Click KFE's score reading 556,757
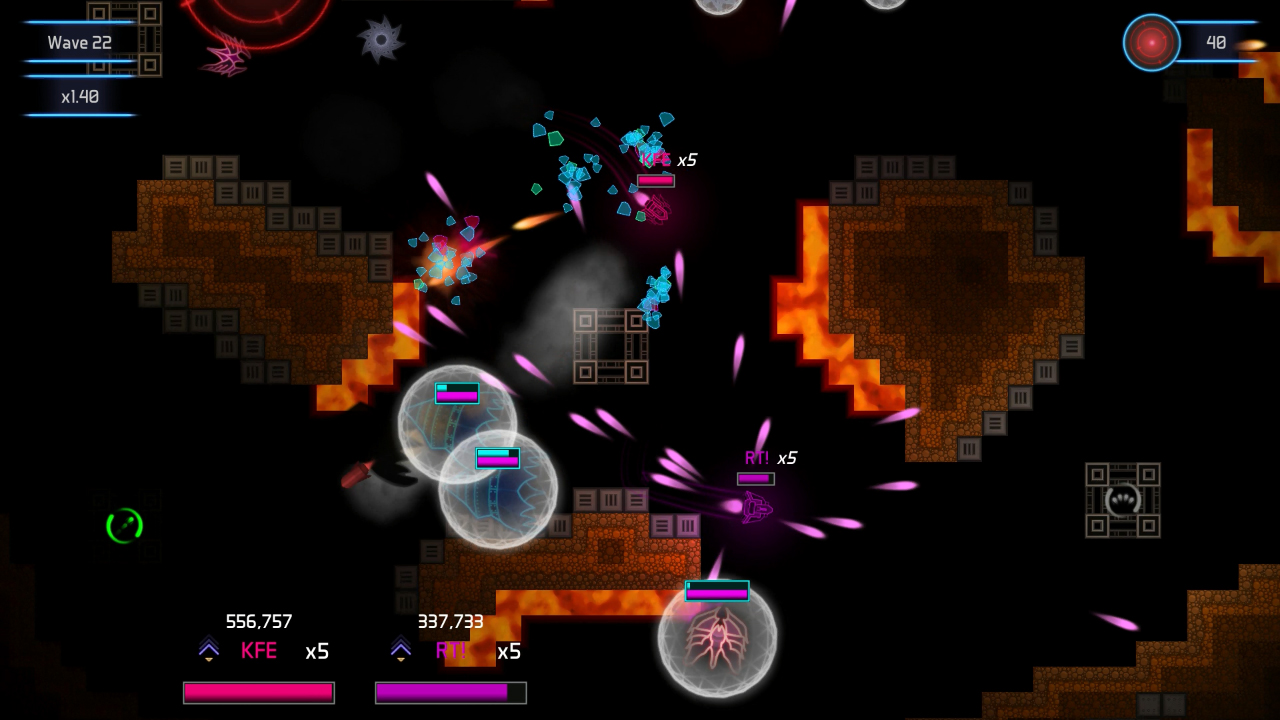The width and height of the screenshot is (1280, 720). pyautogui.click(x=260, y=621)
